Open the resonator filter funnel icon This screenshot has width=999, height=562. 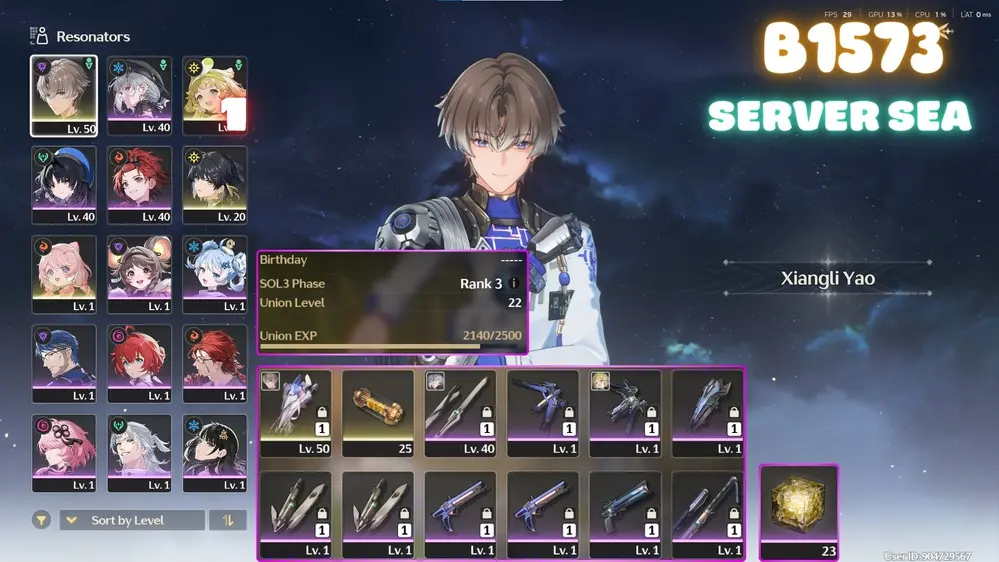41,520
